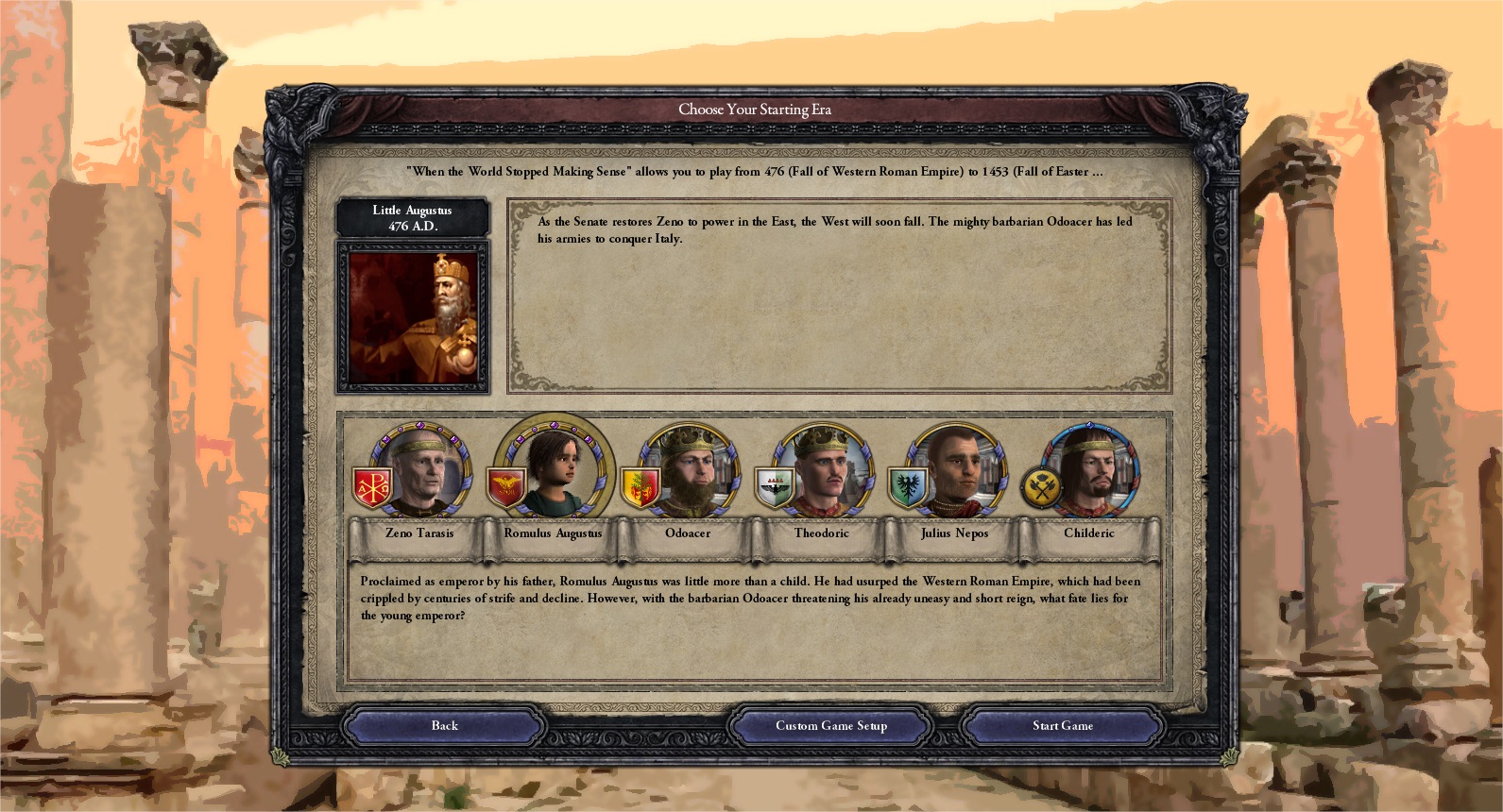This screenshot has width=1503, height=812.
Task: Click Julius Nepos' black eagle shield
Action: tap(908, 483)
